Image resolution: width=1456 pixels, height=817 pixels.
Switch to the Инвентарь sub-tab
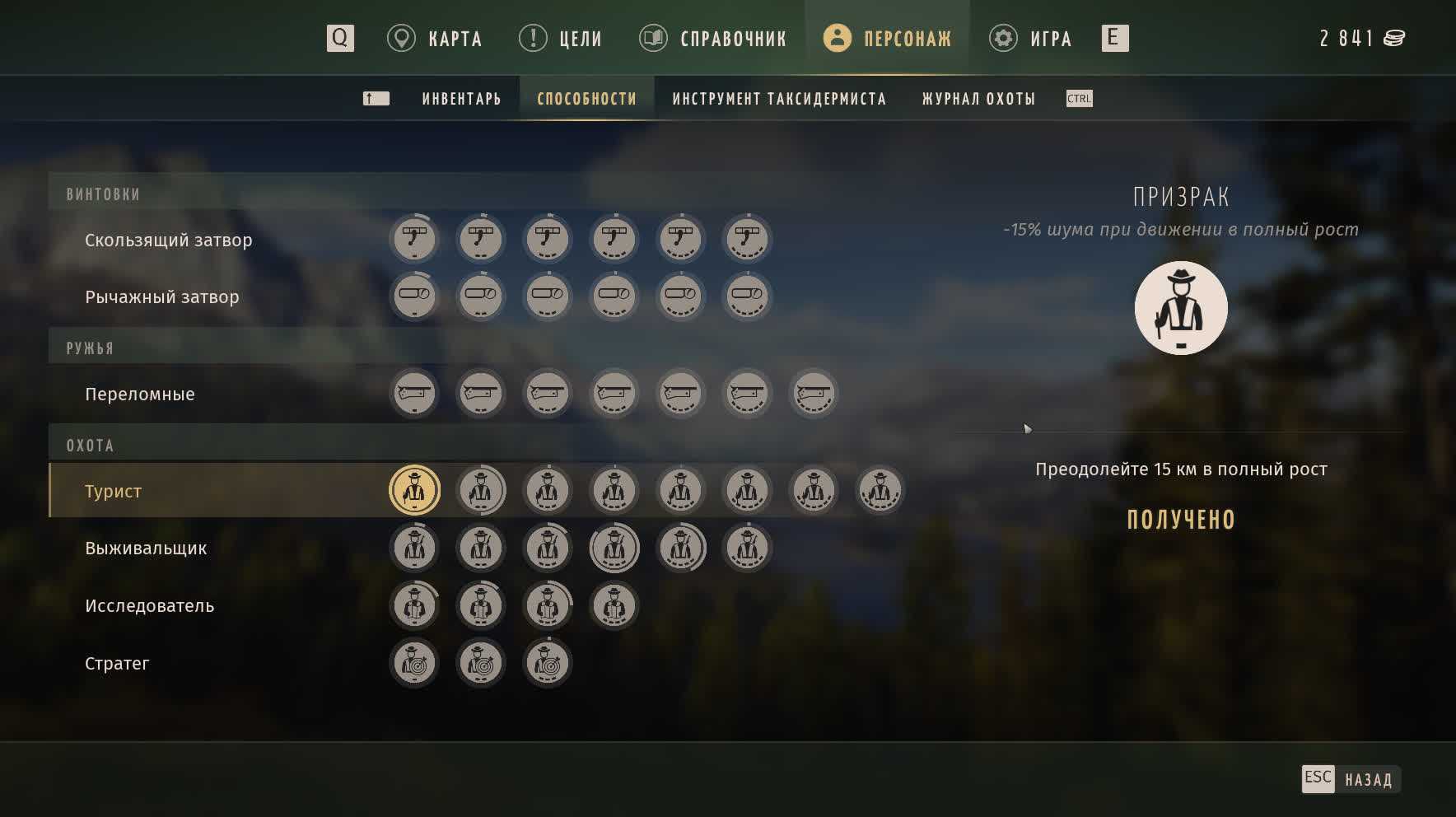(x=461, y=99)
